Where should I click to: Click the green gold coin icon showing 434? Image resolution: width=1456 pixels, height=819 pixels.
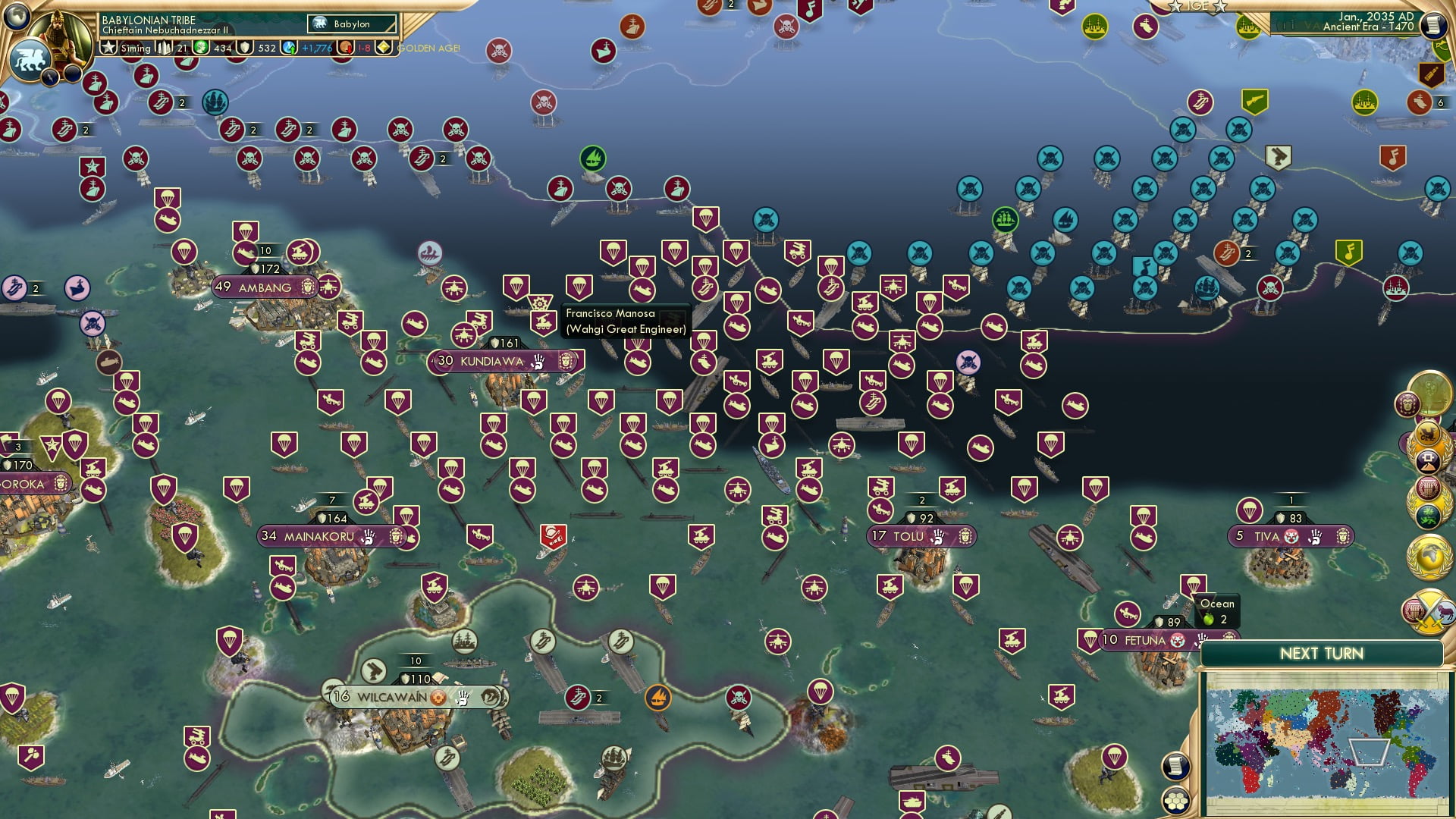coord(202,48)
